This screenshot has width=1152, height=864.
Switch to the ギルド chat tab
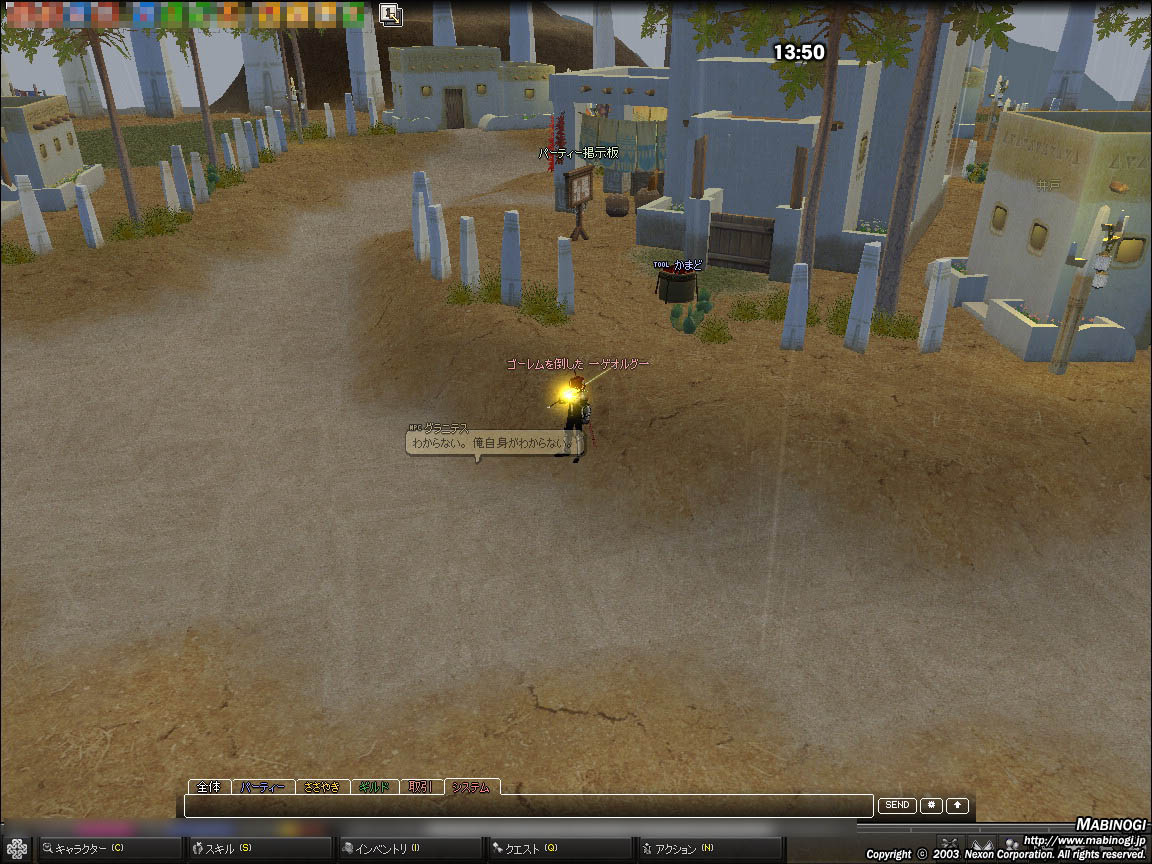point(374,787)
